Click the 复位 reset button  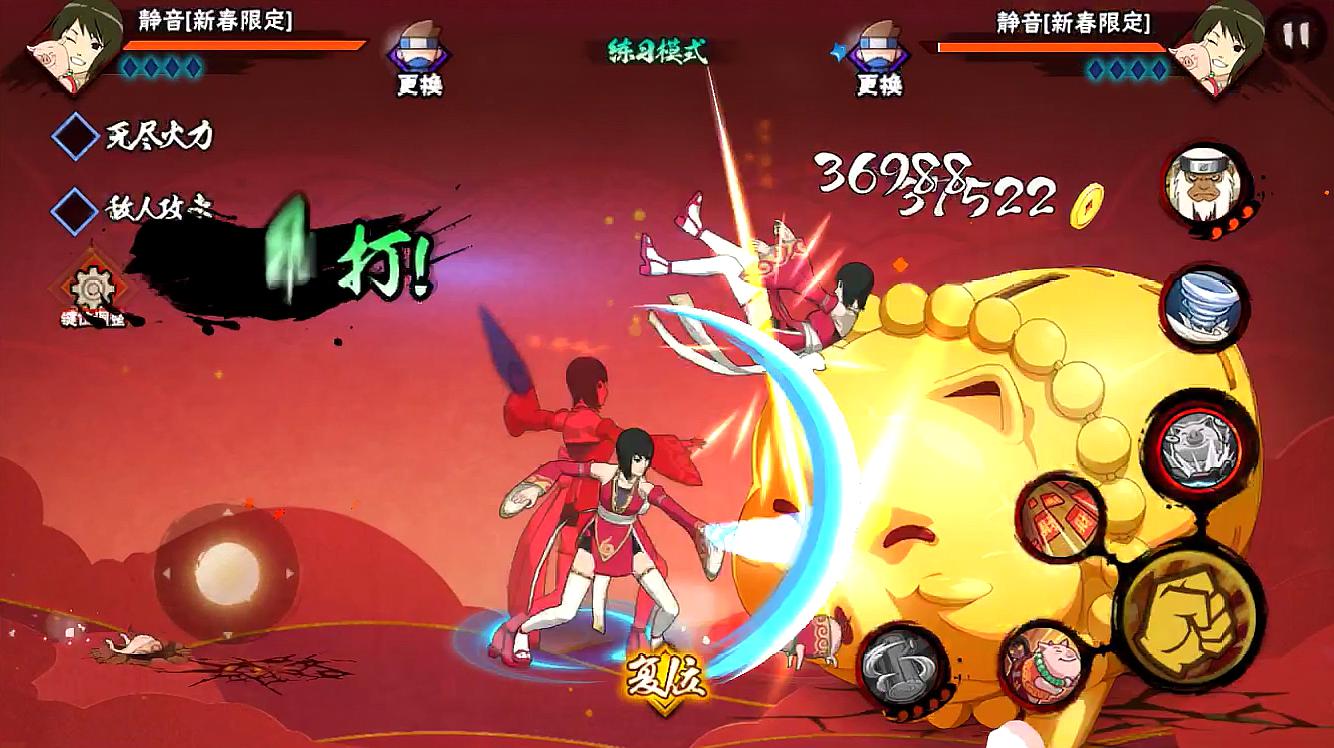click(x=667, y=680)
